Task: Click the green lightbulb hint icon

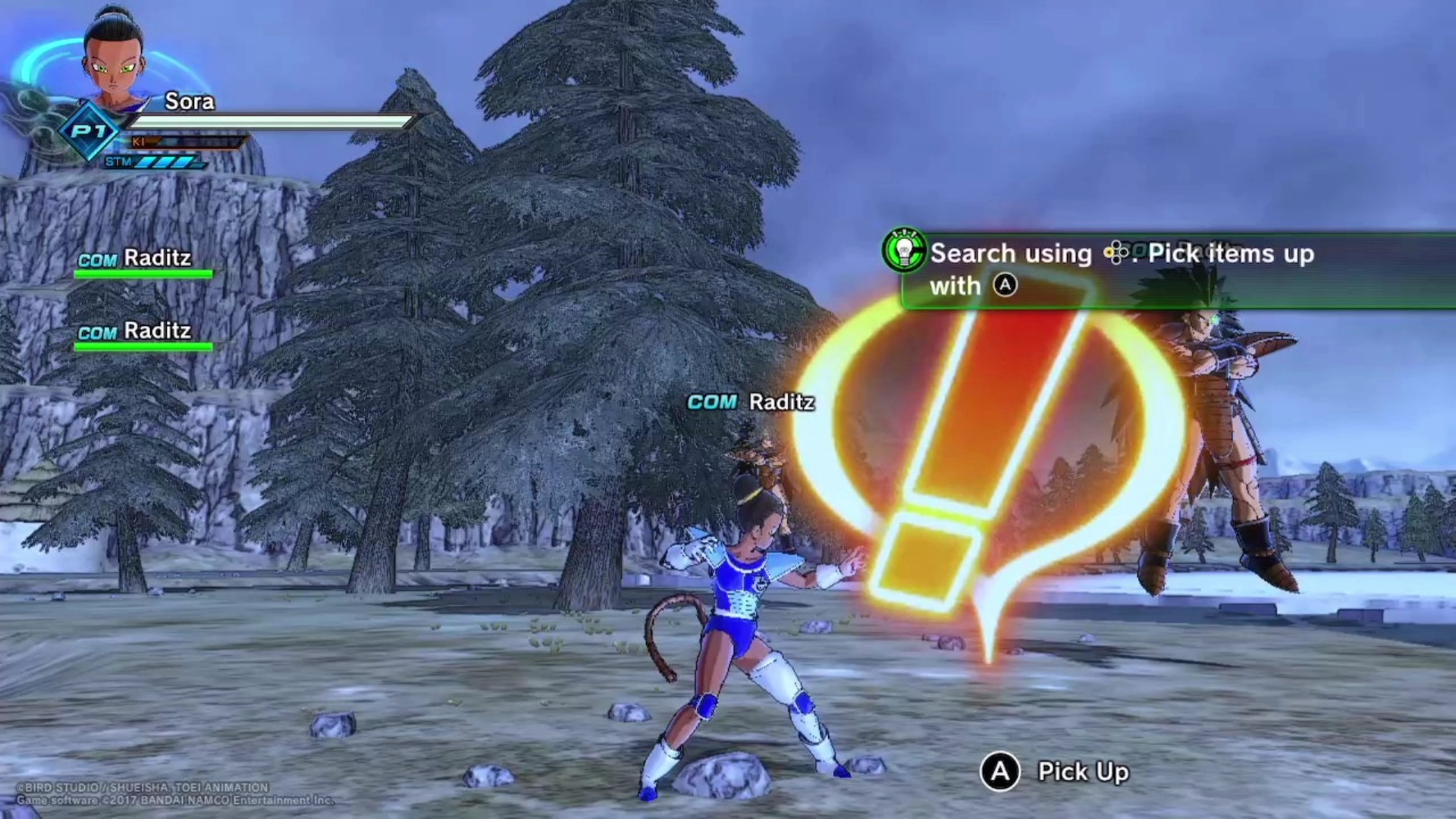Action: [x=905, y=250]
